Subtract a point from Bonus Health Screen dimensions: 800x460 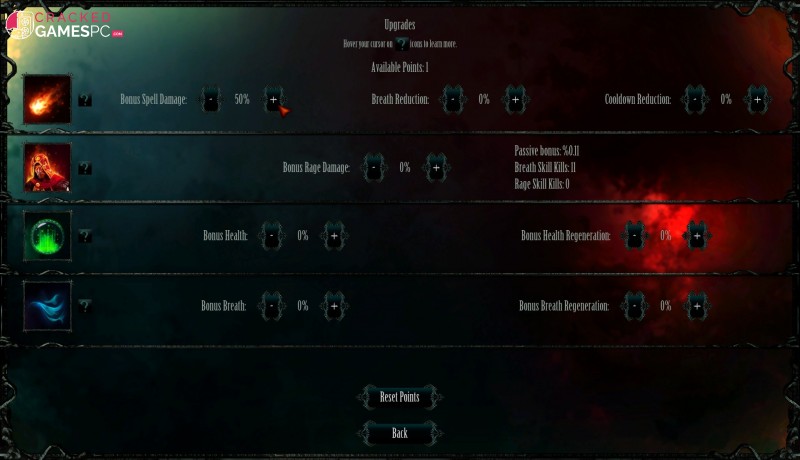point(271,236)
